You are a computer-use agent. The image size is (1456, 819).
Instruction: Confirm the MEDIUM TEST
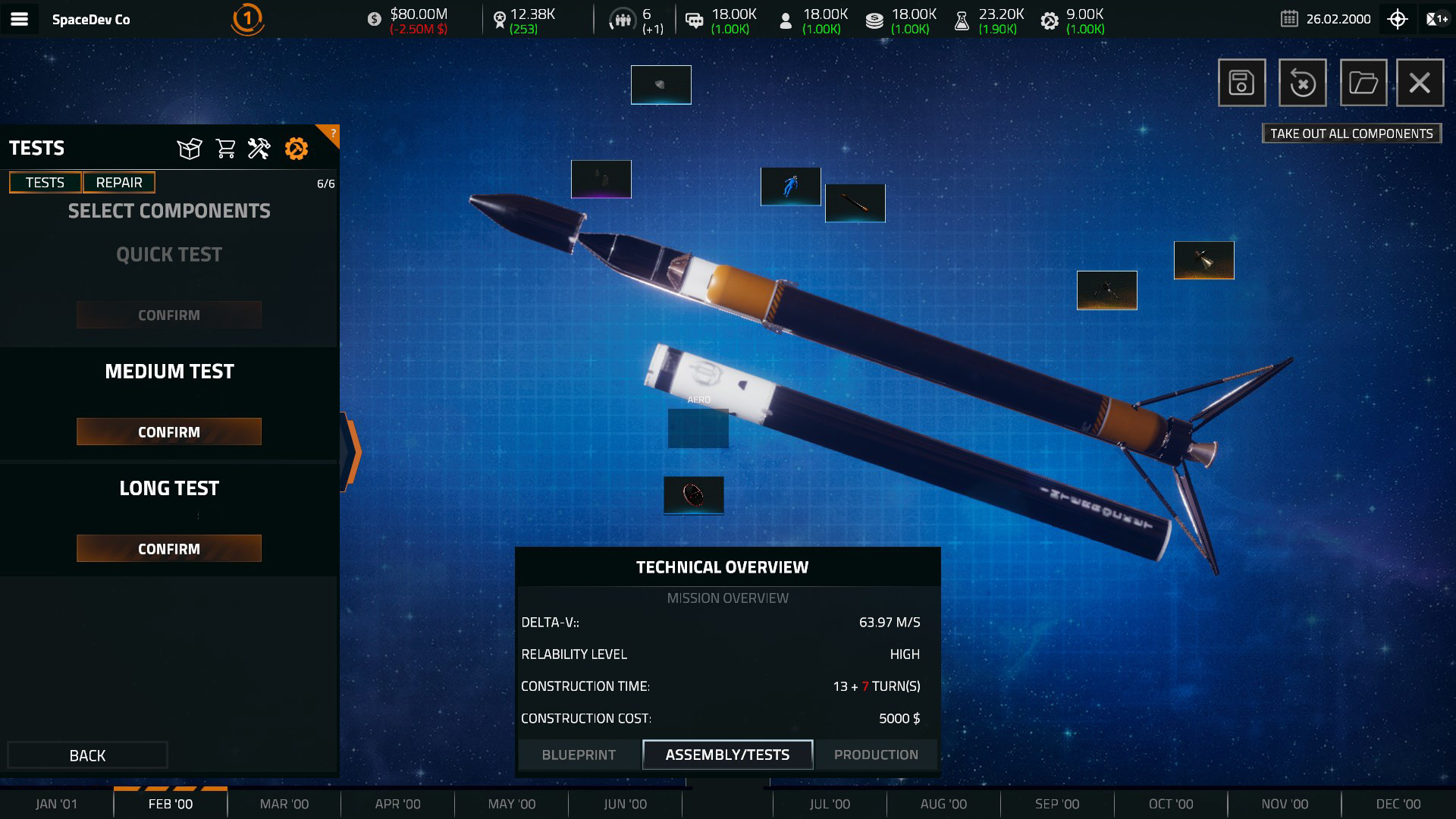pos(168,431)
